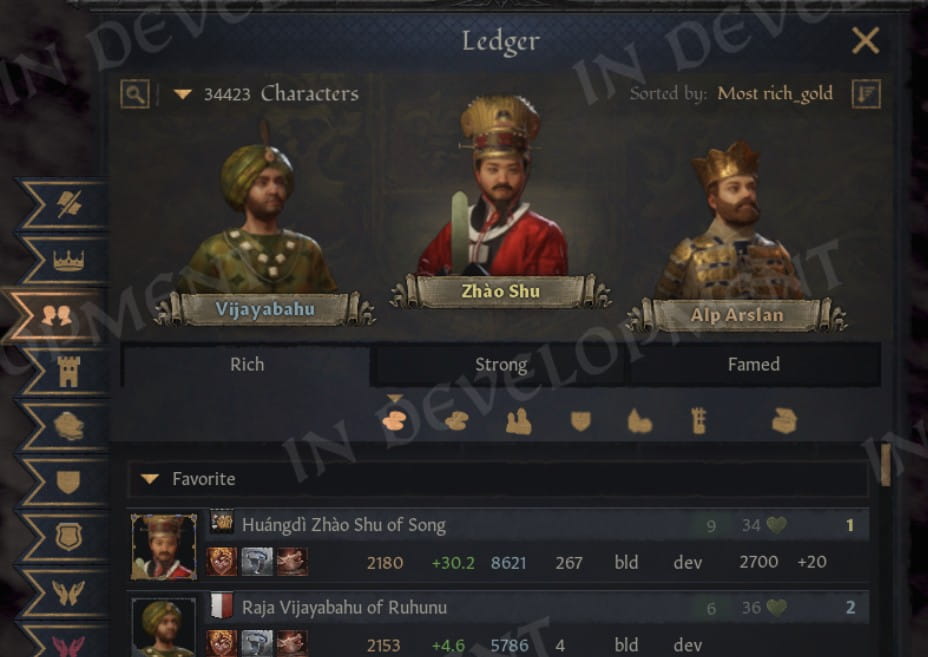This screenshot has width=928, height=657.
Task: Sort by the shield icon column
Action: click(580, 422)
